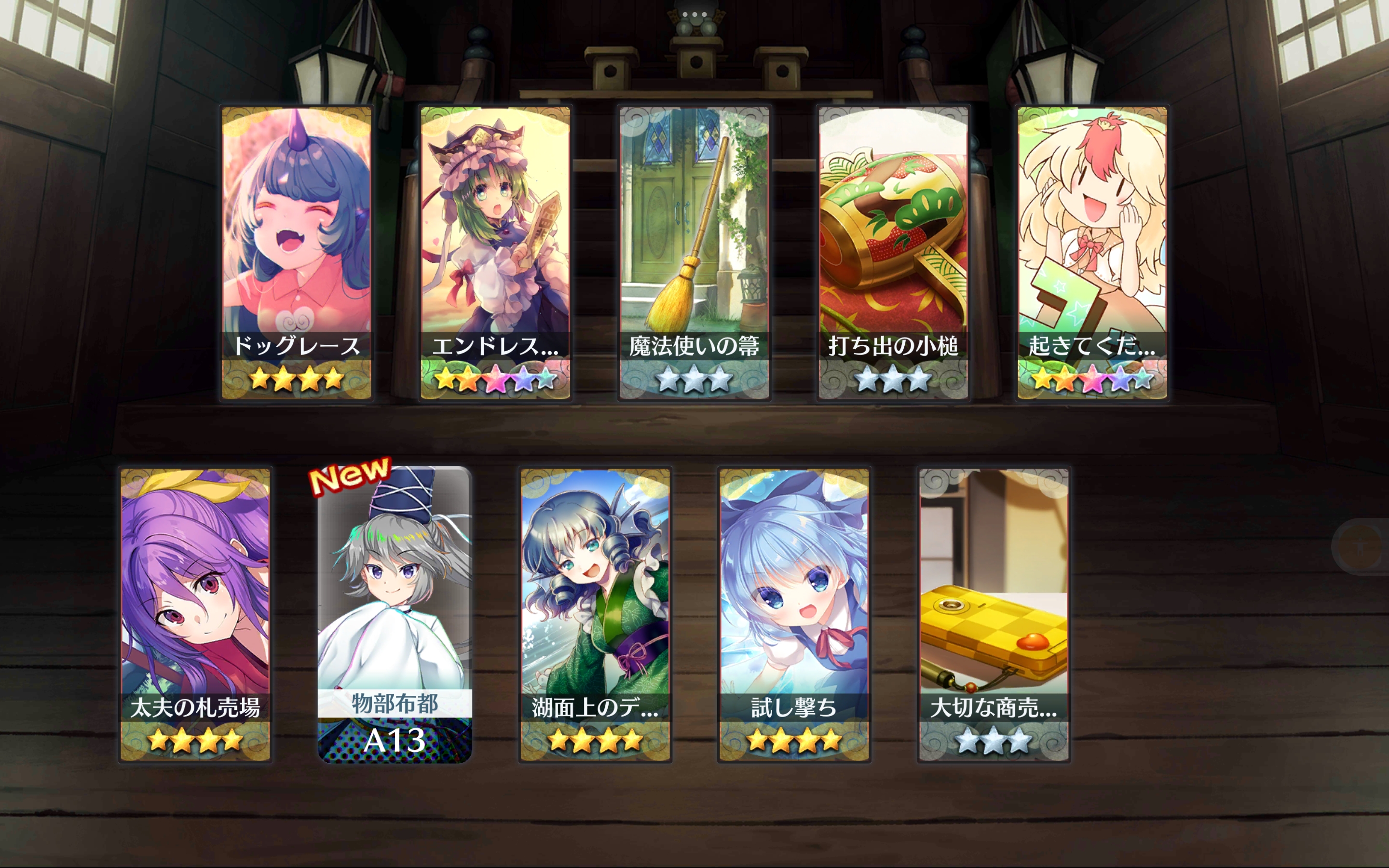View the 大切な商売 yellow phone card
Screen dimensions: 1389x868
(x=993, y=614)
